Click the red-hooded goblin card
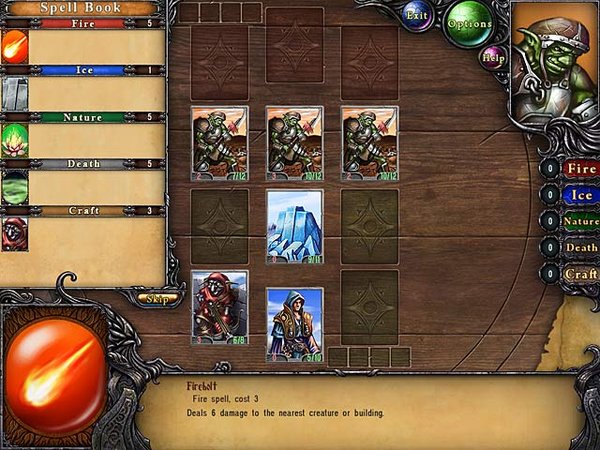 point(219,307)
